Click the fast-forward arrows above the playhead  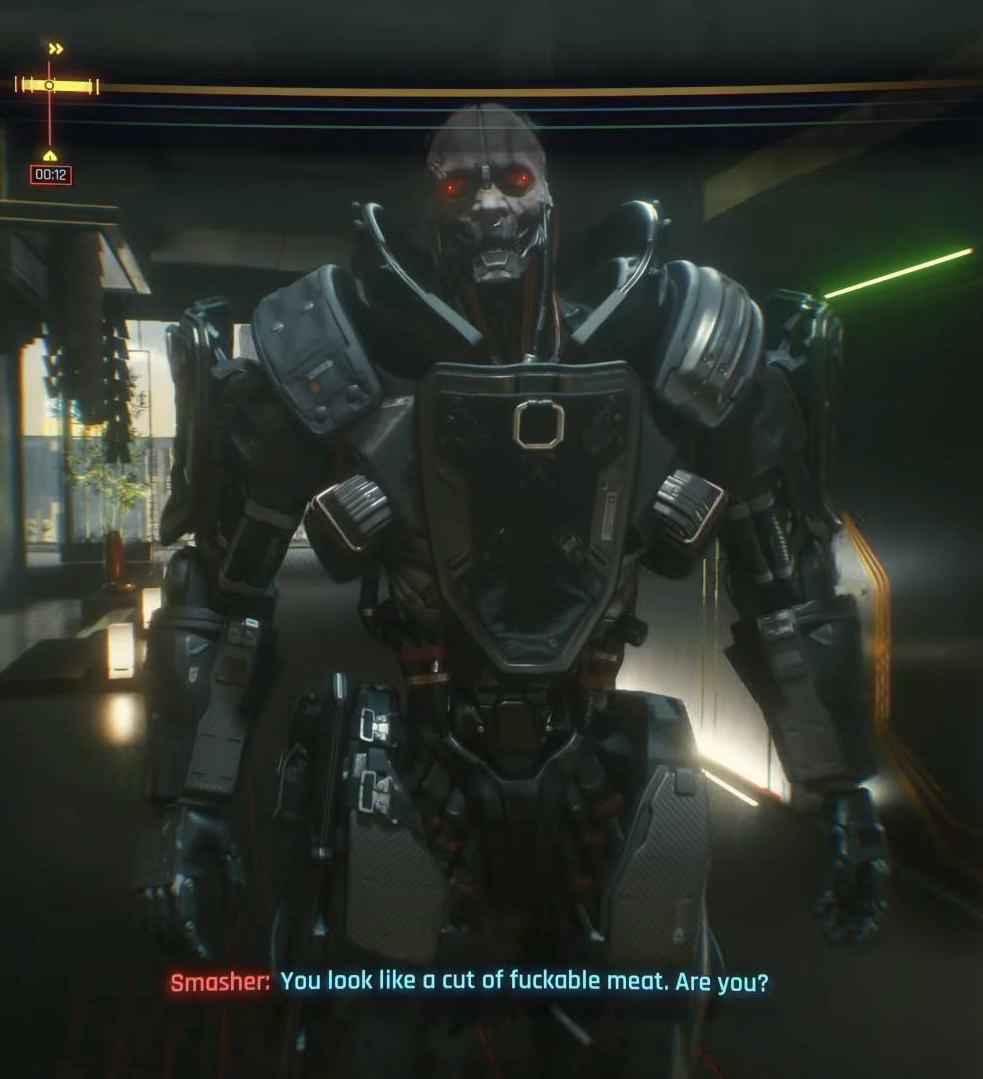pos(56,48)
